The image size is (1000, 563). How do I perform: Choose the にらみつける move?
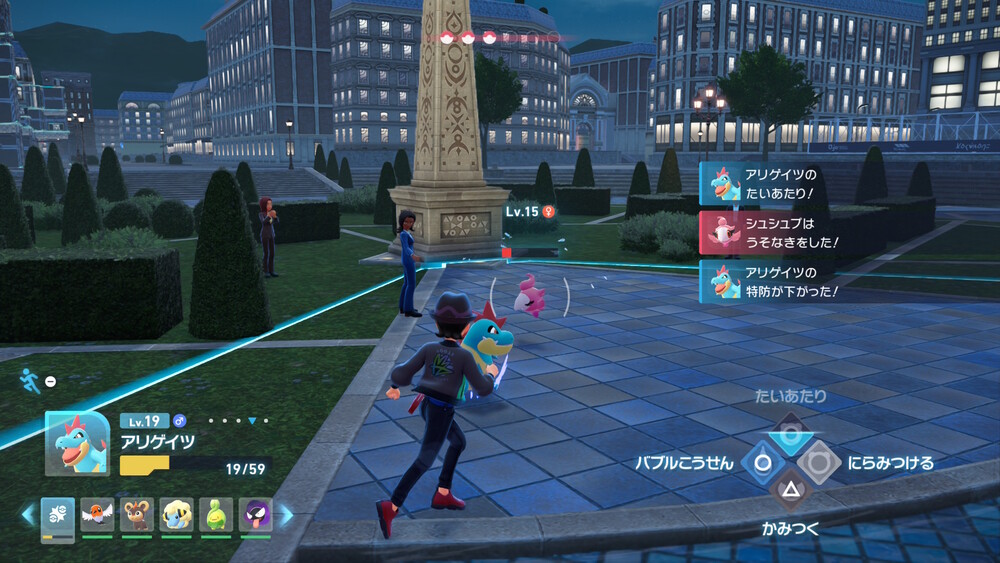(x=818, y=463)
